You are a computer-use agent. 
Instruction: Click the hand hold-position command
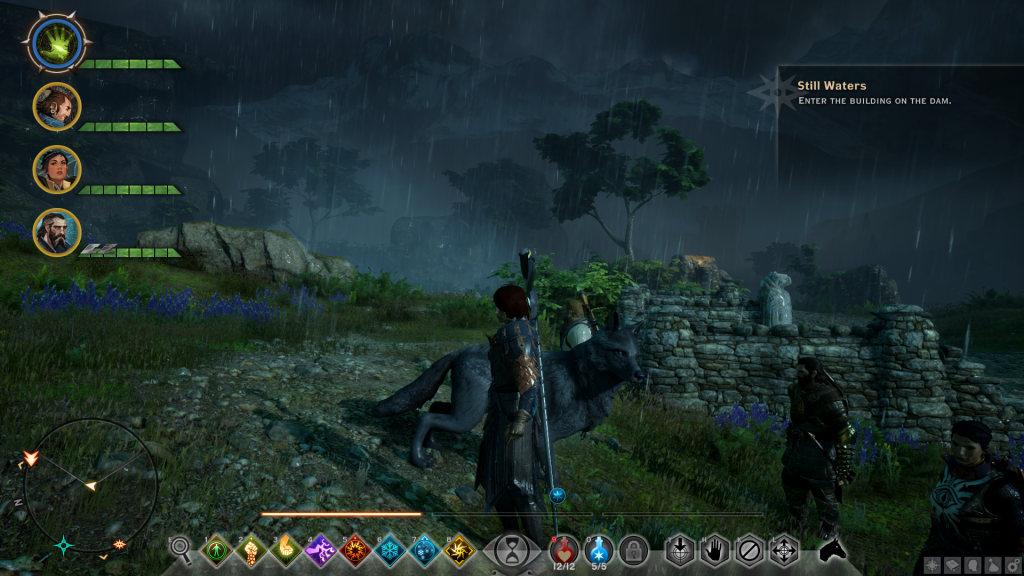(714, 549)
